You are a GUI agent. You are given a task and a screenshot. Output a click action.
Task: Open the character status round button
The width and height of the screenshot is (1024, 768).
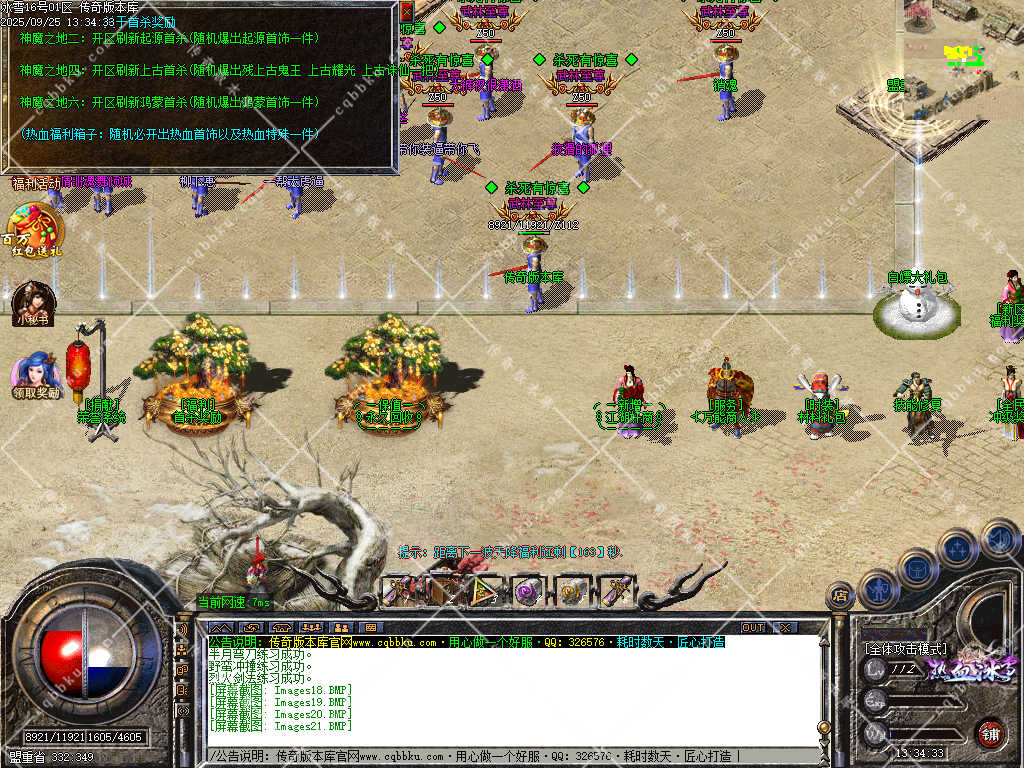877,589
